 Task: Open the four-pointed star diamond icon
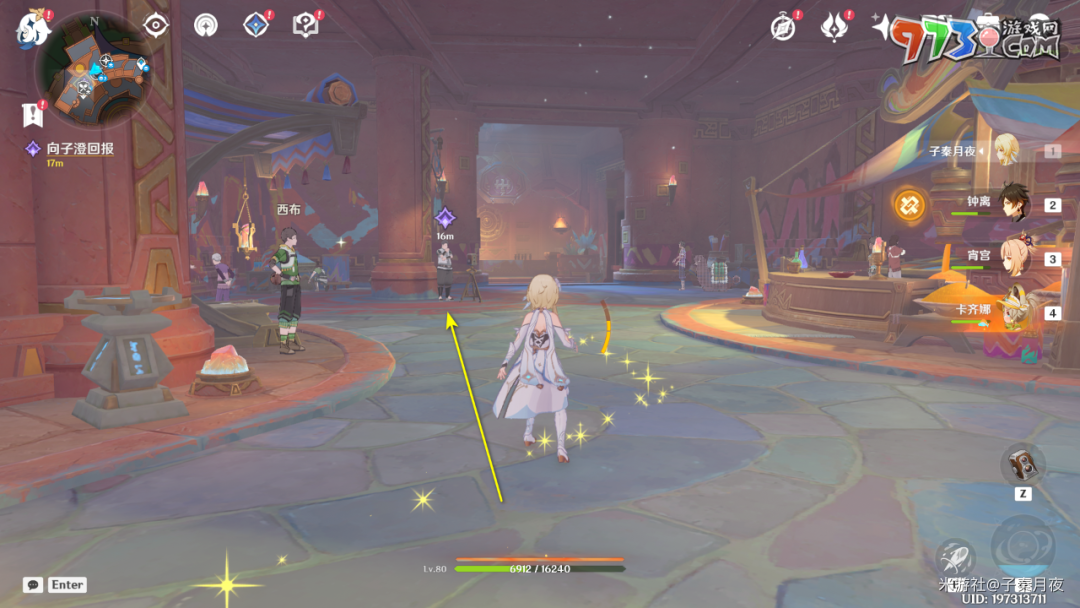pos(256,25)
